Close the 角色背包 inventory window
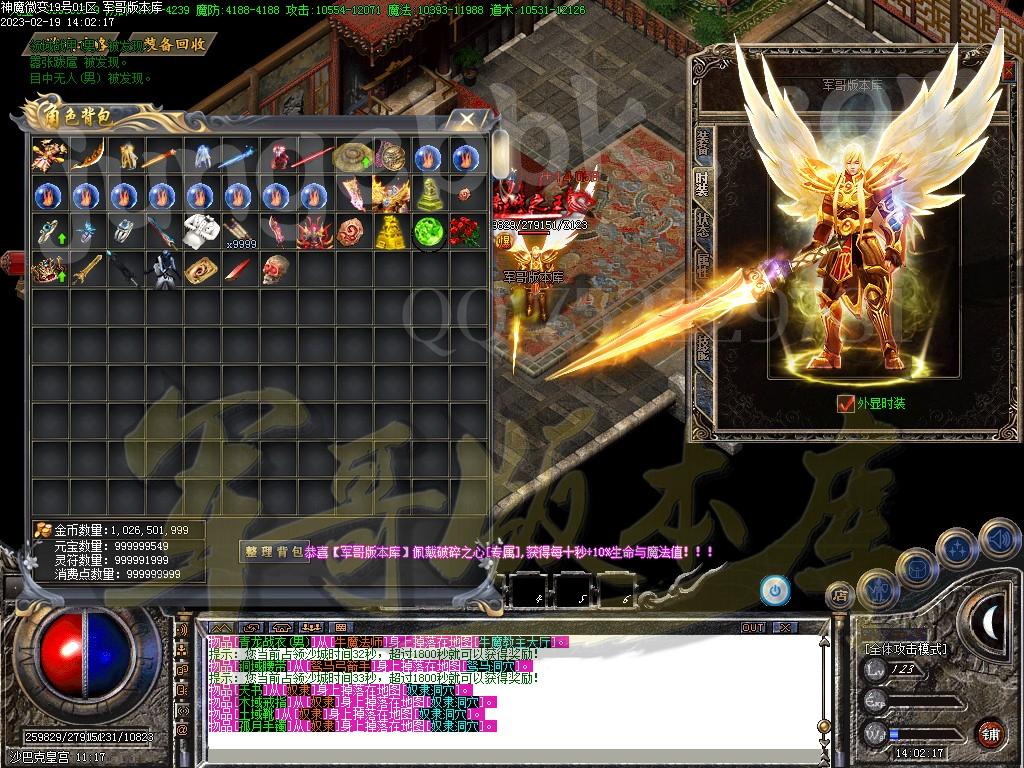This screenshot has width=1024, height=768. (467, 119)
